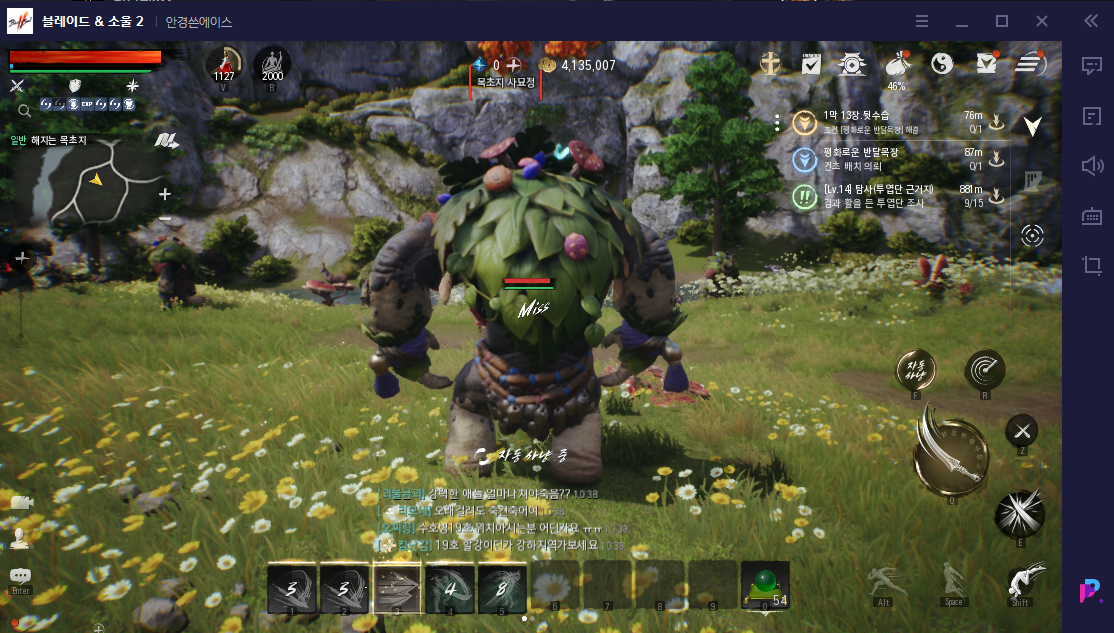
Task: Open the inventory bag showing 46%
Action: [x=897, y=64]
